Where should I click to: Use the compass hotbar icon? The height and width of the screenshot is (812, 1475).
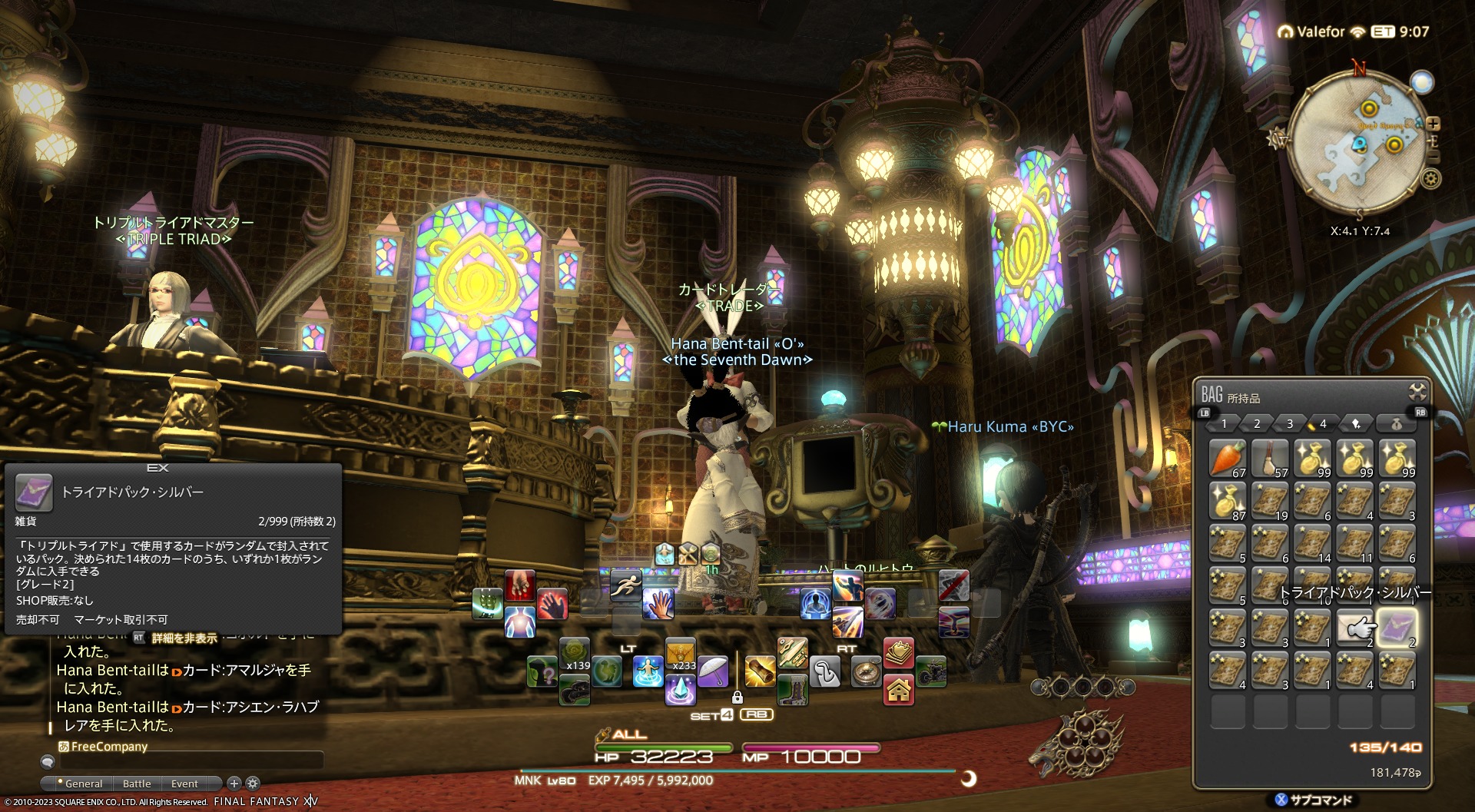(867, 673)
